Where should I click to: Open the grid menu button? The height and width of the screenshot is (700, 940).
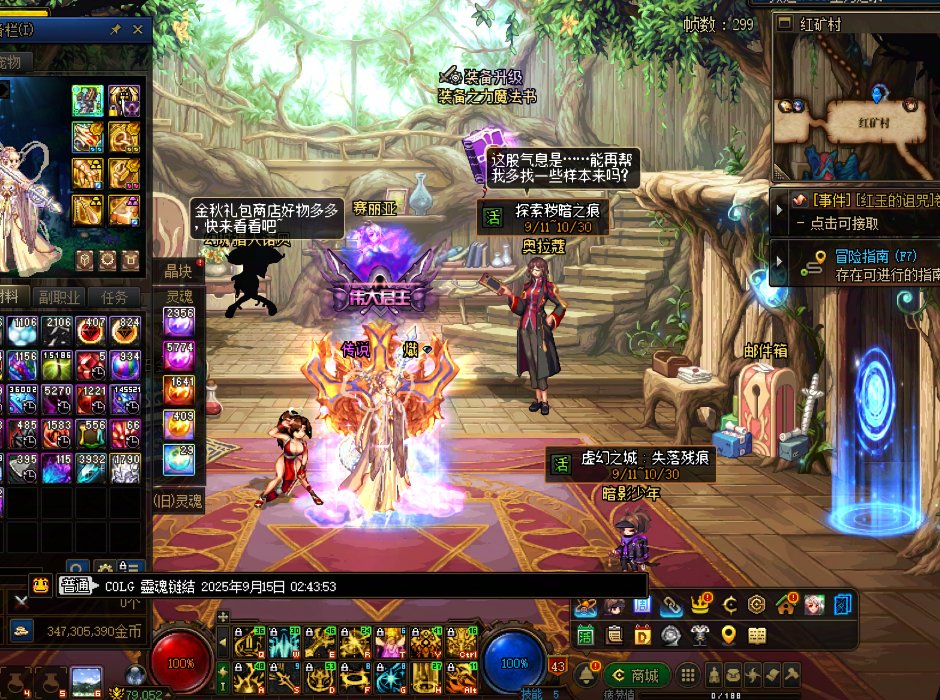point(688,675)
